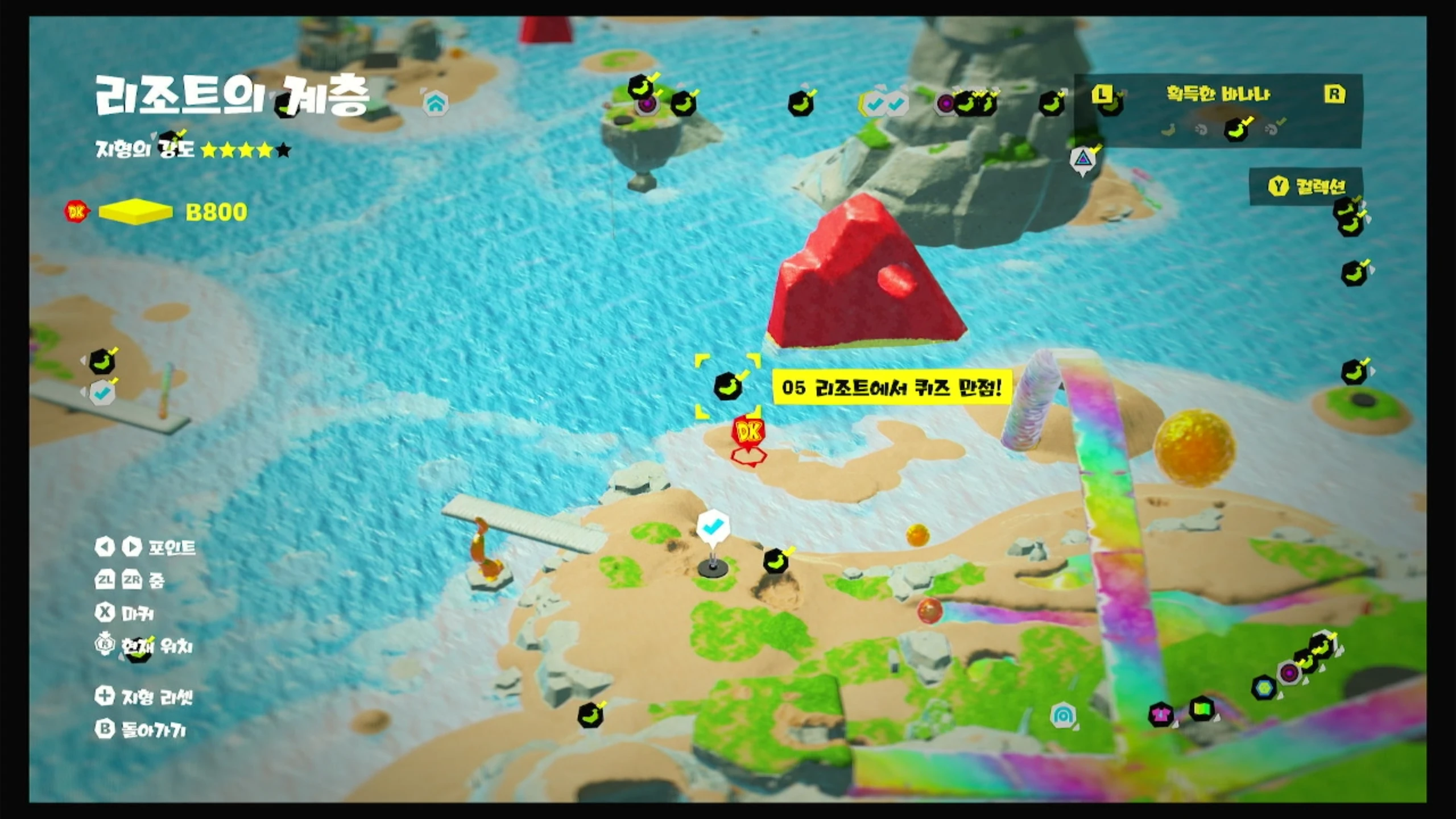Screen dimensions: 1456x819
Task: Select the banana marker on the bottom sandy shore
Action: 590,715
